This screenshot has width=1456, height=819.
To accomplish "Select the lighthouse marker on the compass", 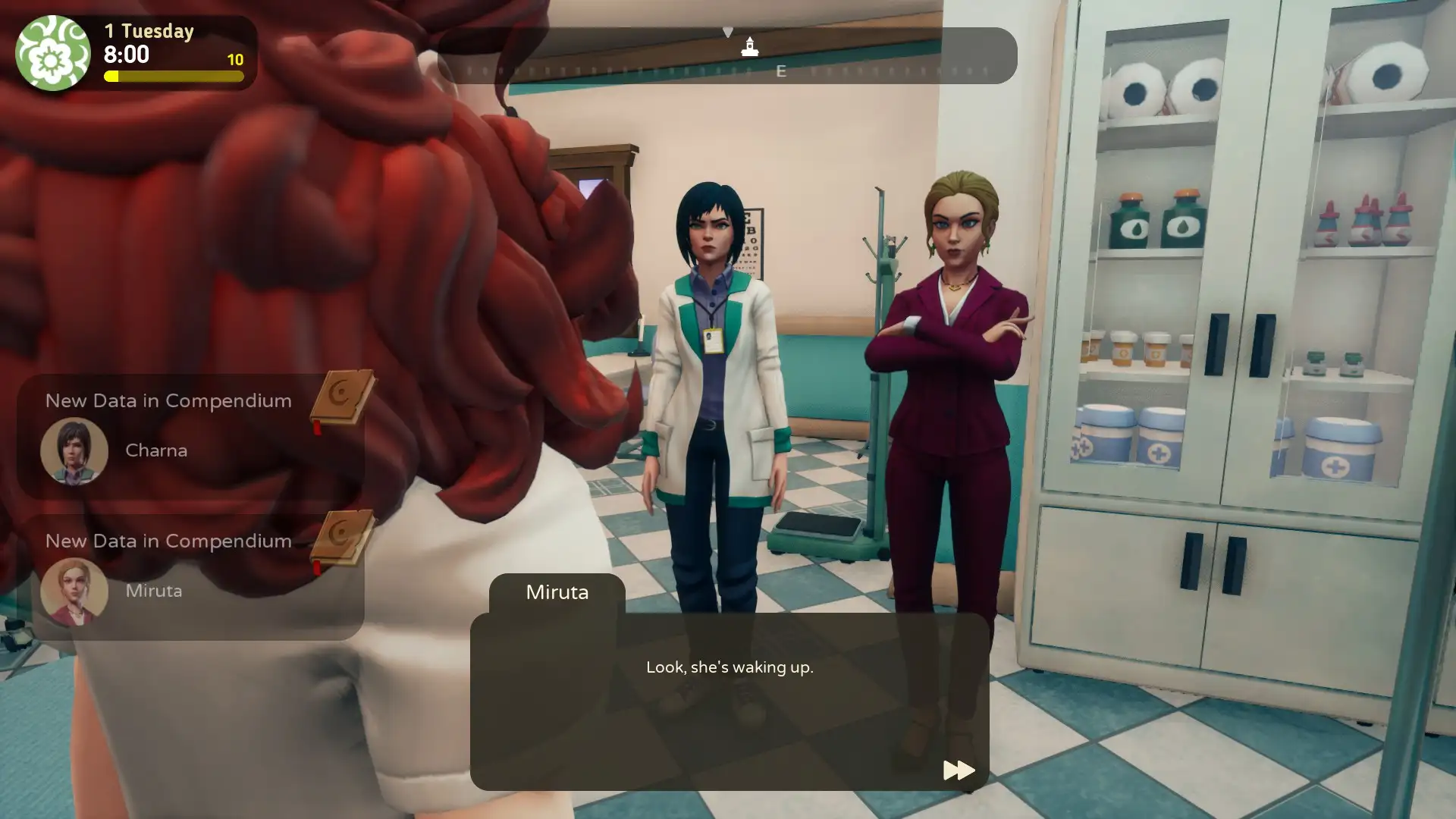I will (x=750, y=47).
